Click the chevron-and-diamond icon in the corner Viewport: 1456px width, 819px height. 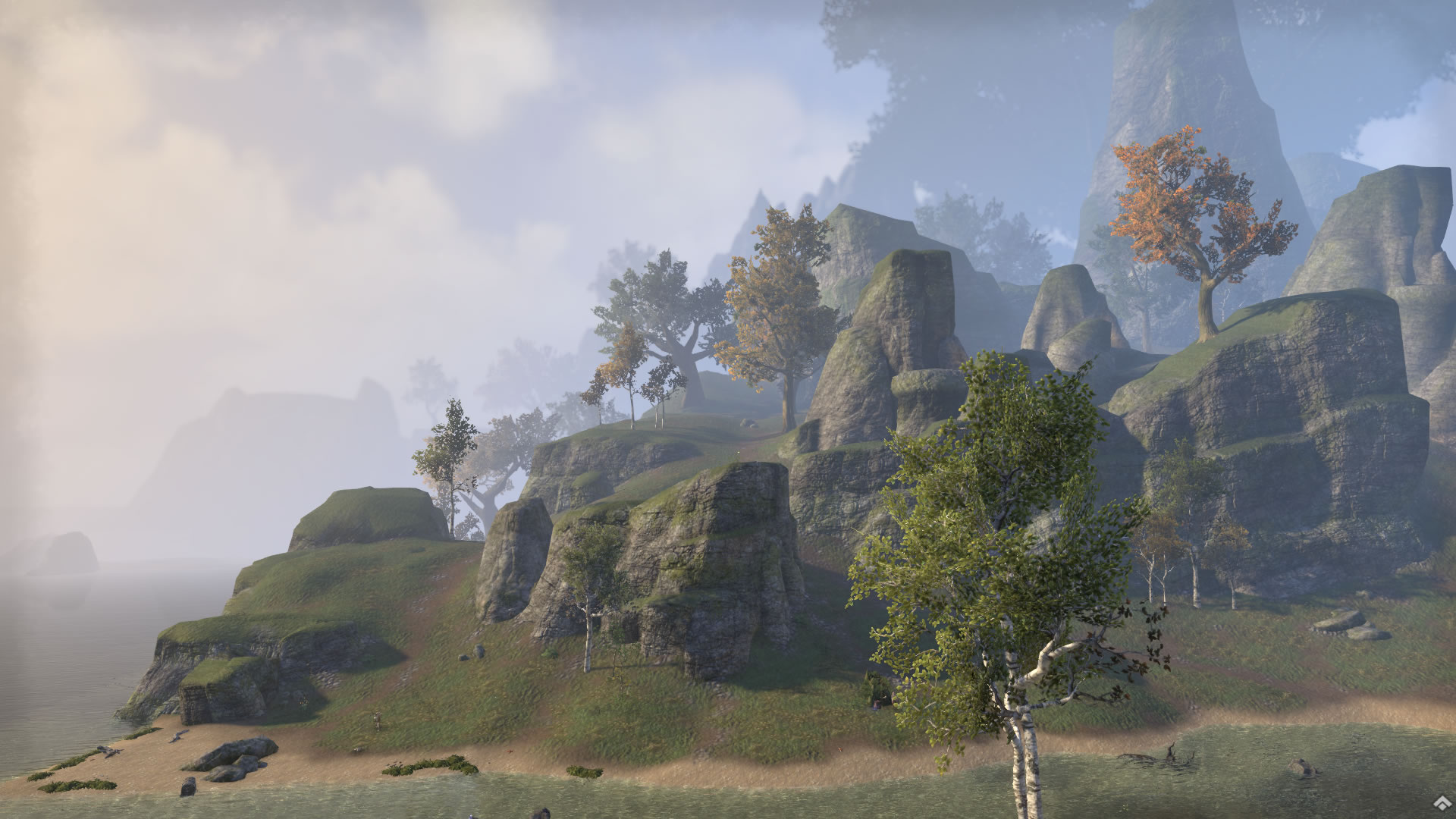click(x=1441, y=805)
